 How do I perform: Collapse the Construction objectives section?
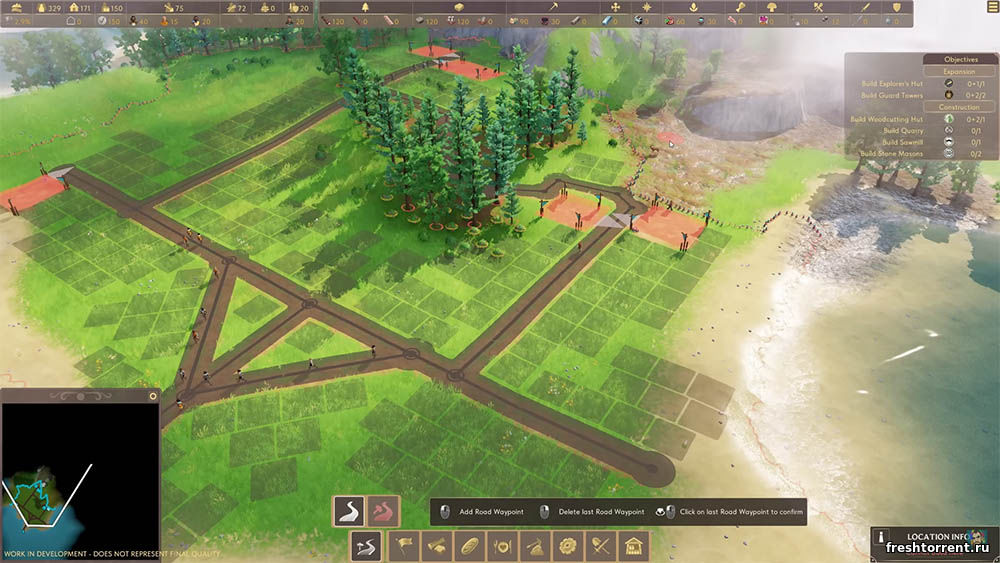(959, 107)
